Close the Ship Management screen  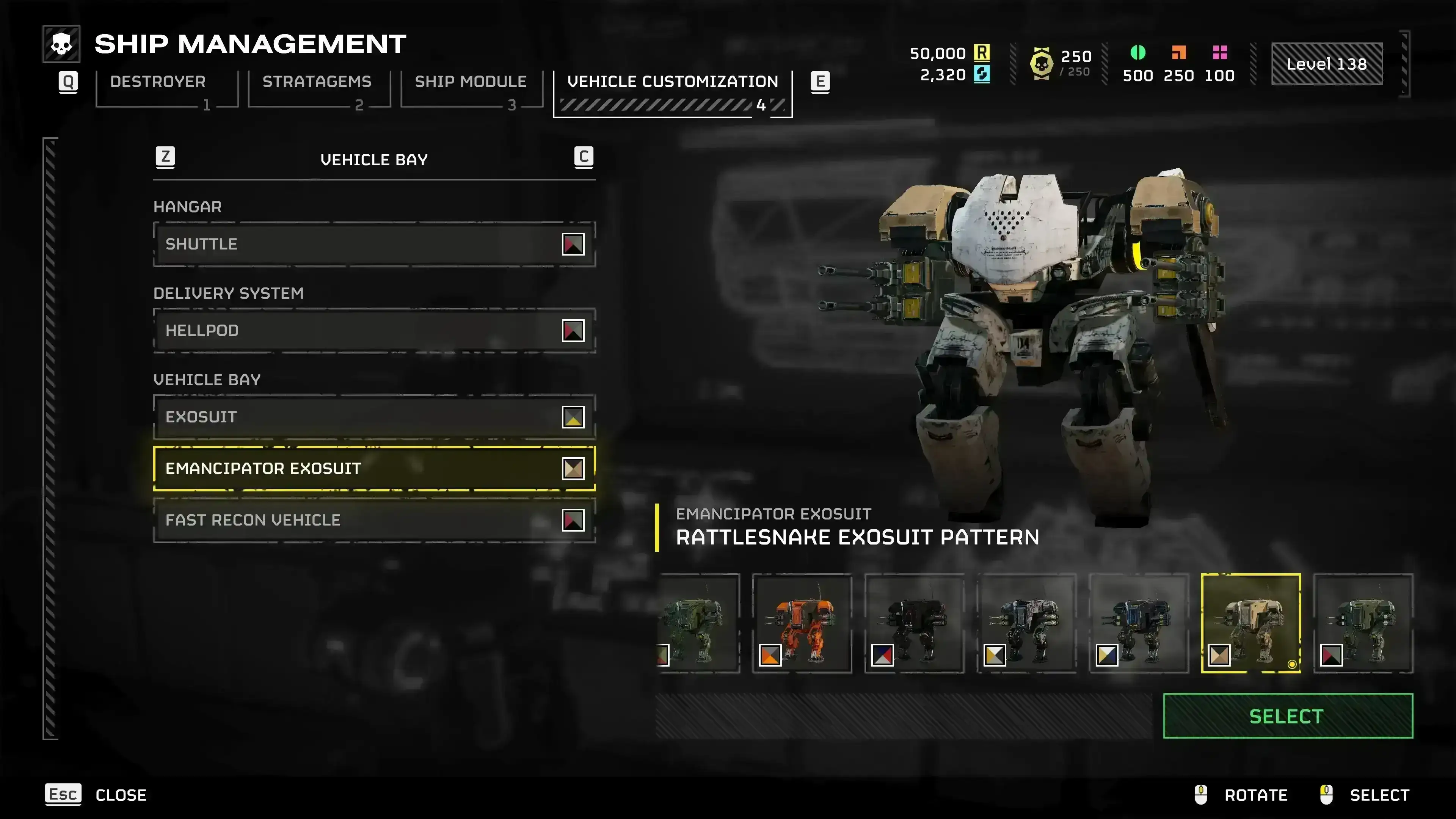click(96, 795)
